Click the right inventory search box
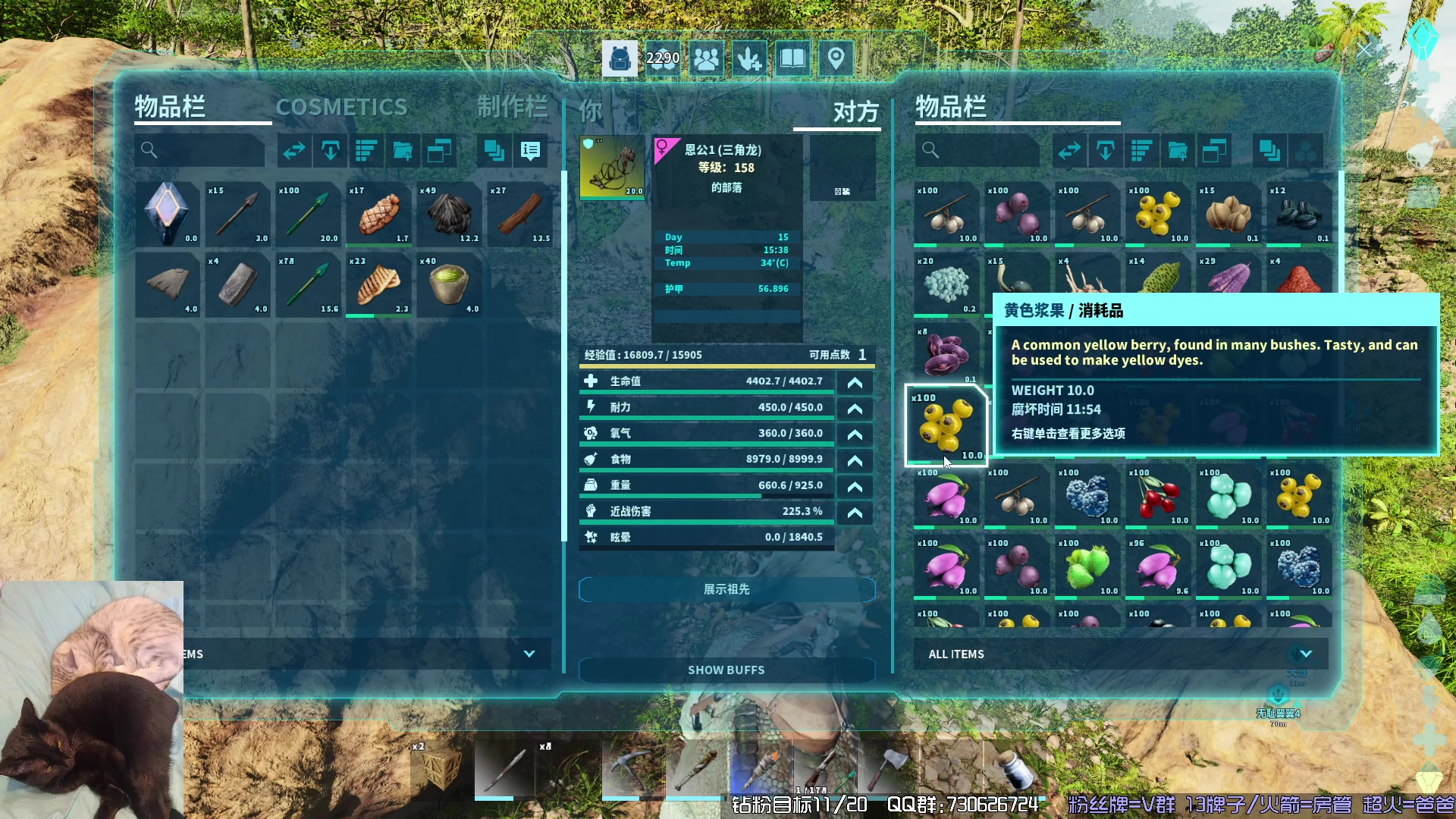This screenshot has height=819, width=1456. coord(977,151)
